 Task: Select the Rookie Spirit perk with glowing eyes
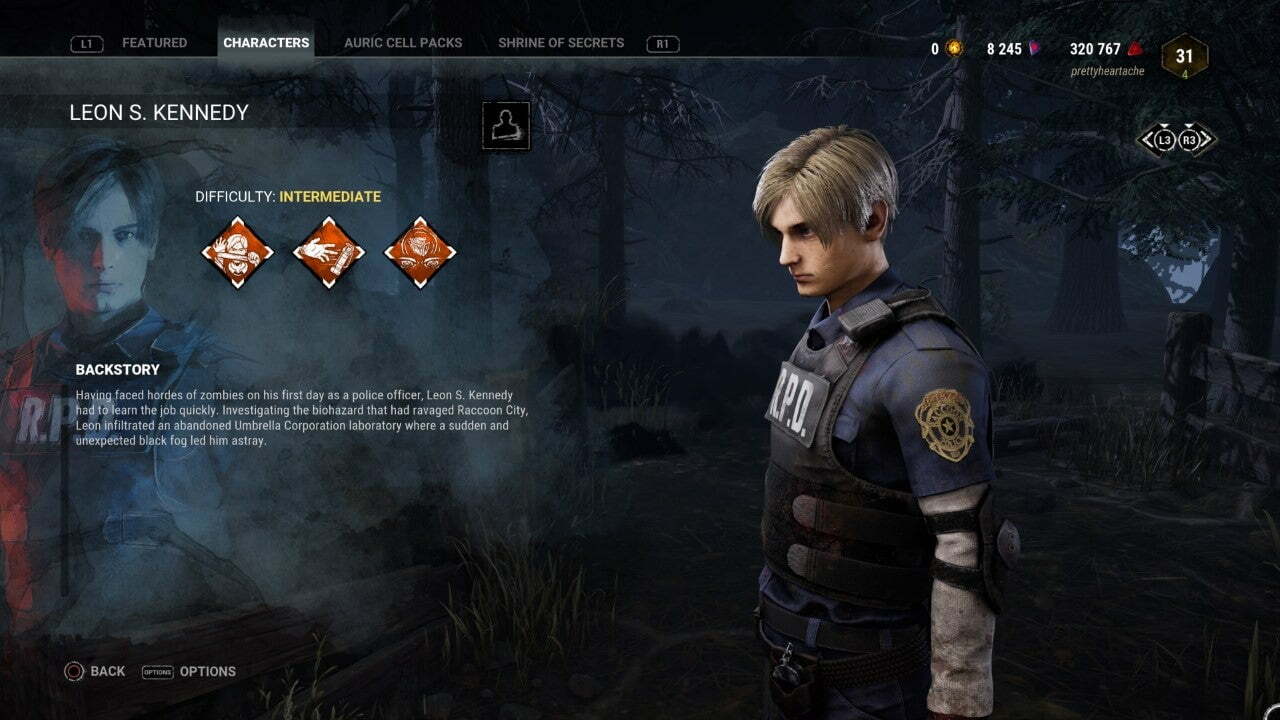coord(420,252)
